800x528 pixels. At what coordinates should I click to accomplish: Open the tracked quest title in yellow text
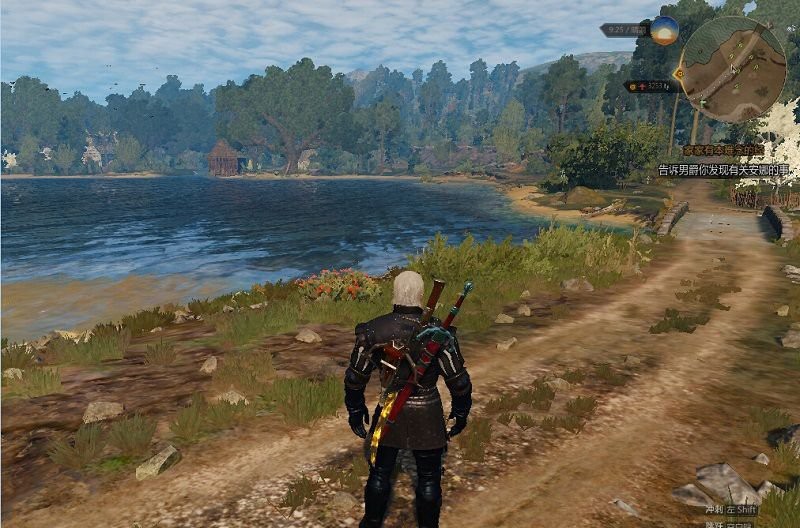point(722,150)
